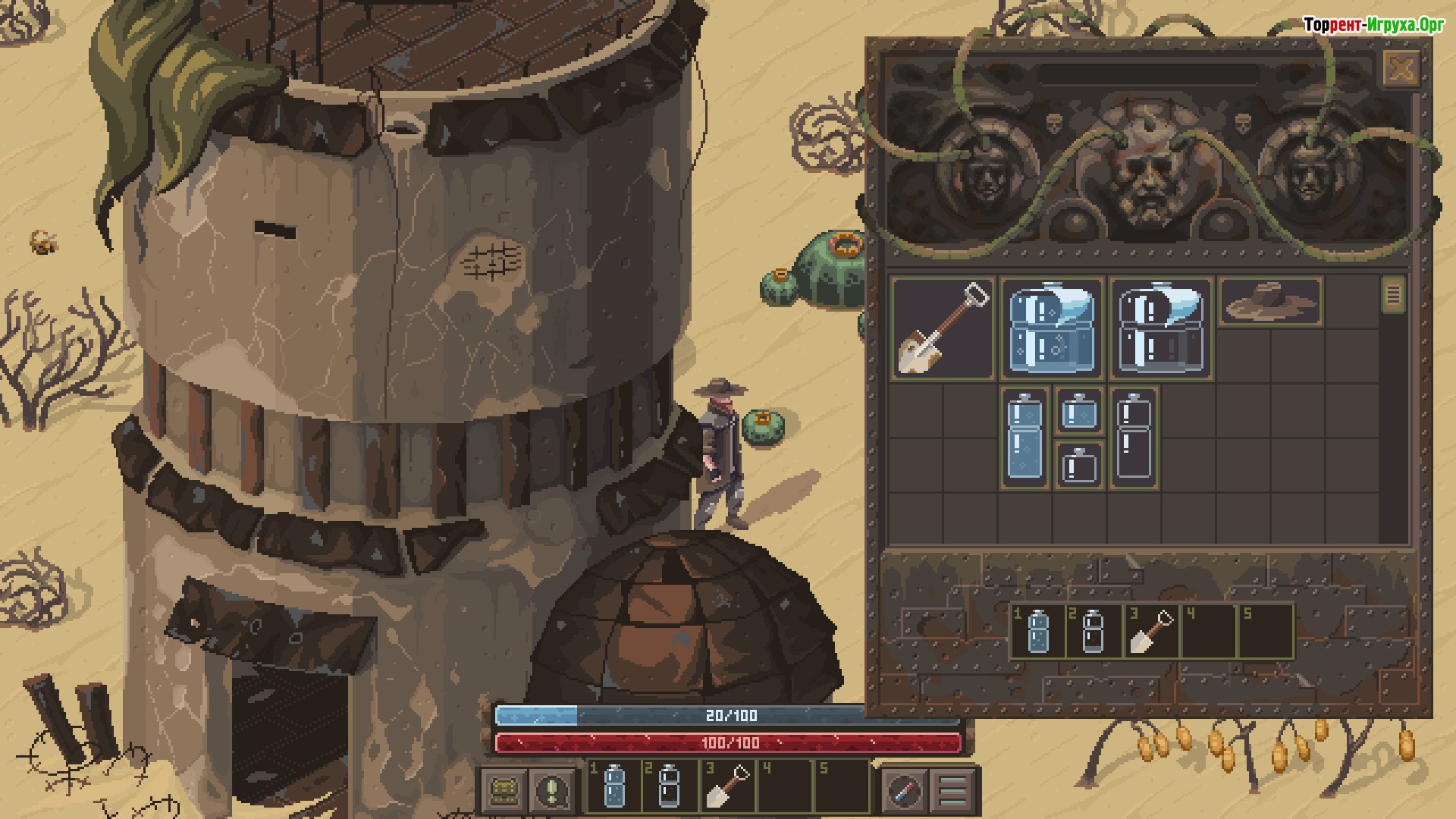
Task: Select the nearly empty large water jug
Action: pyautogui.click(x=1161, y=328)
